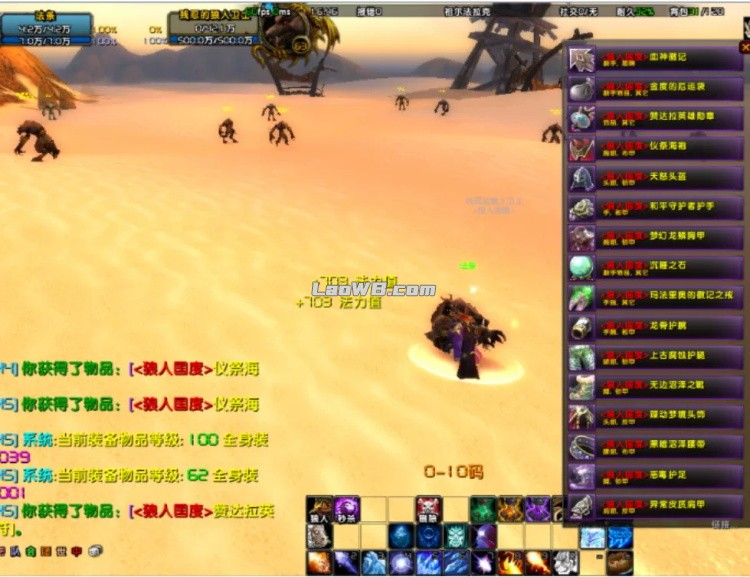Select the 梦幻龙鳞胸甲 chest armor row
Image resolution: width=750 pixels, height=577 pixels.
(x=655, y=239)
